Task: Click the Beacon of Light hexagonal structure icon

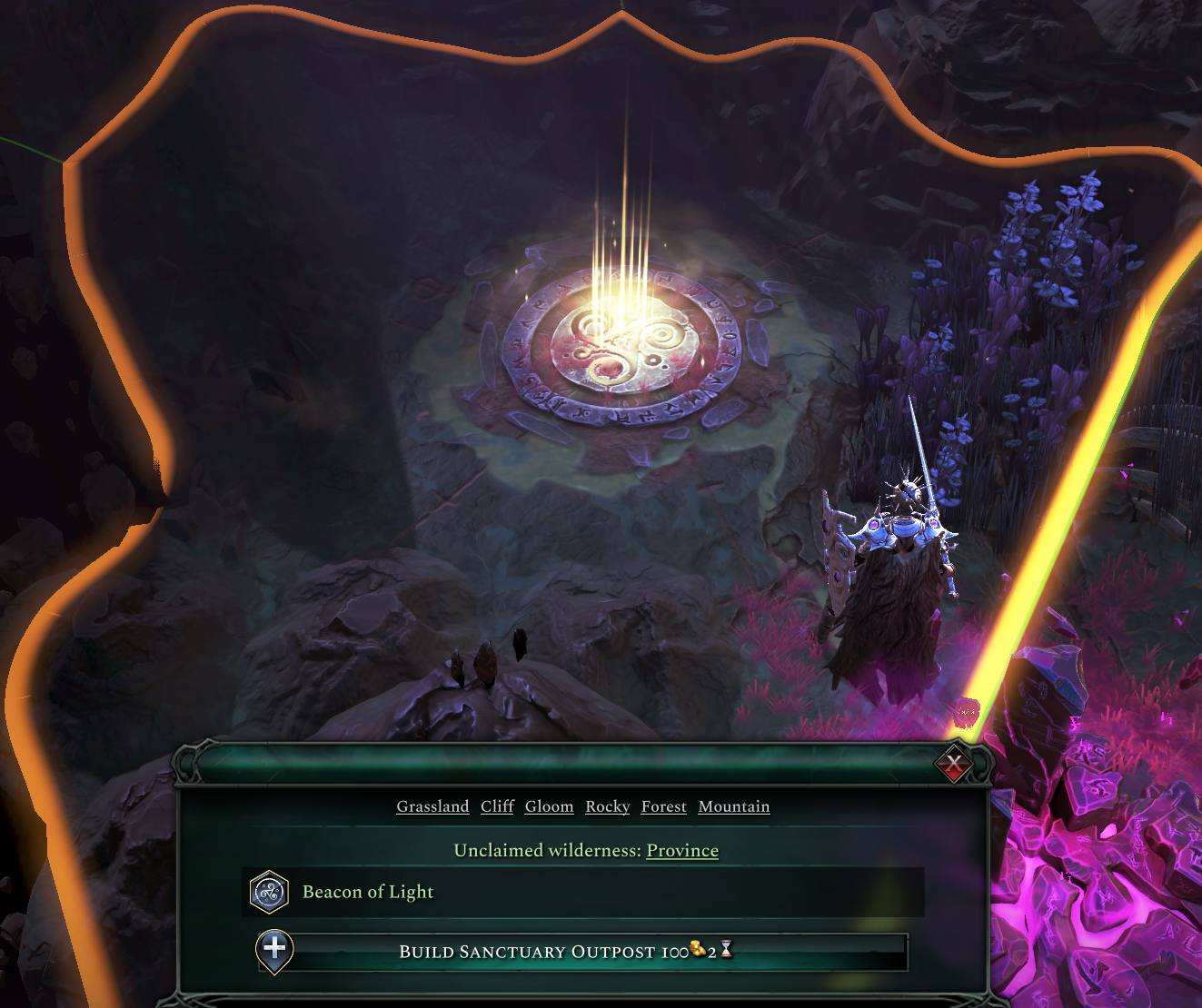Action: [x=267, y=892]
